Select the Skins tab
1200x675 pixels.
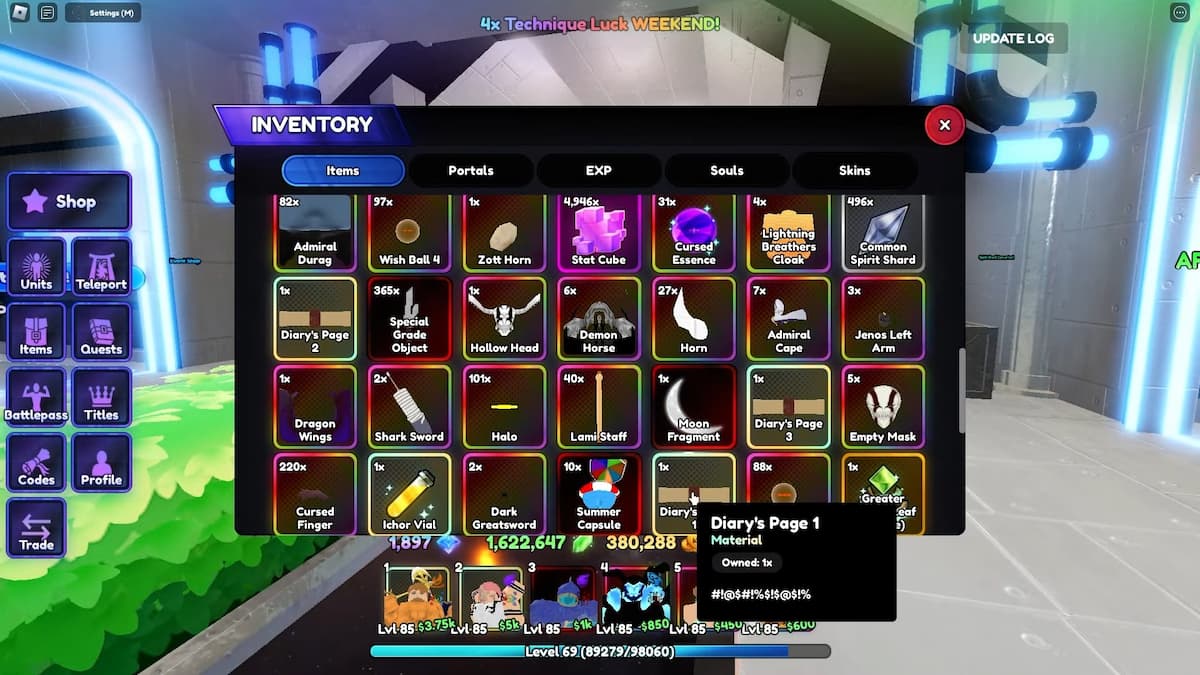pyautogui.click(x=854, y=170)
